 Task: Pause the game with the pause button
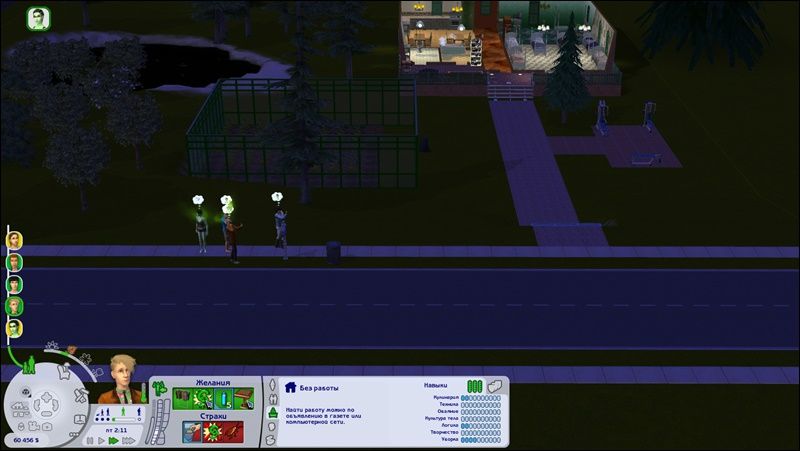click(90, 440)
